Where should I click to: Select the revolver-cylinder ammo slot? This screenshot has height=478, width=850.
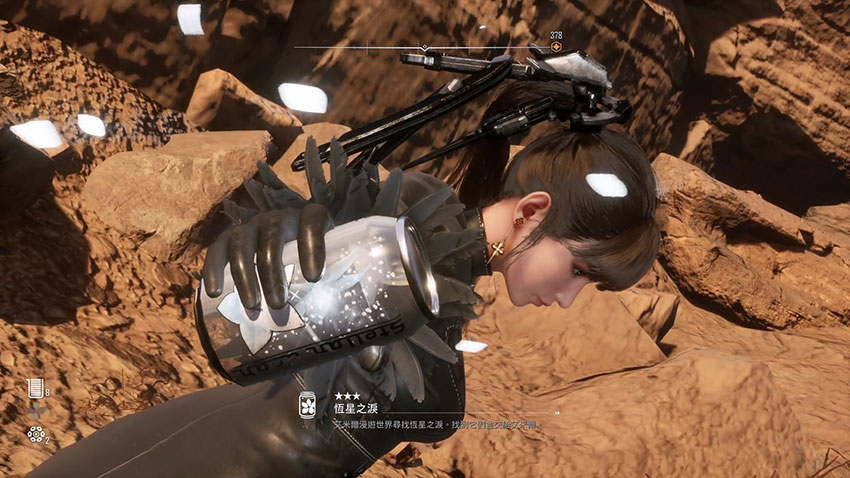pos(35,434)
